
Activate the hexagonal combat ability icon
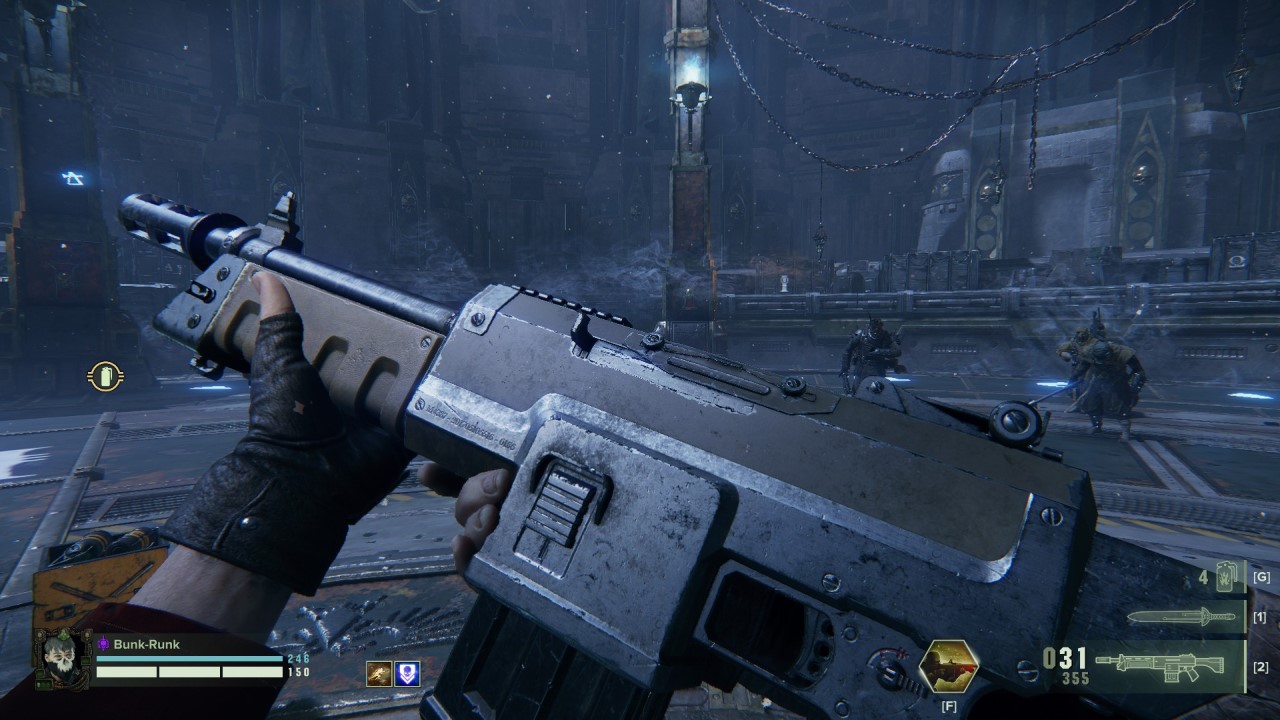point(948,667)
